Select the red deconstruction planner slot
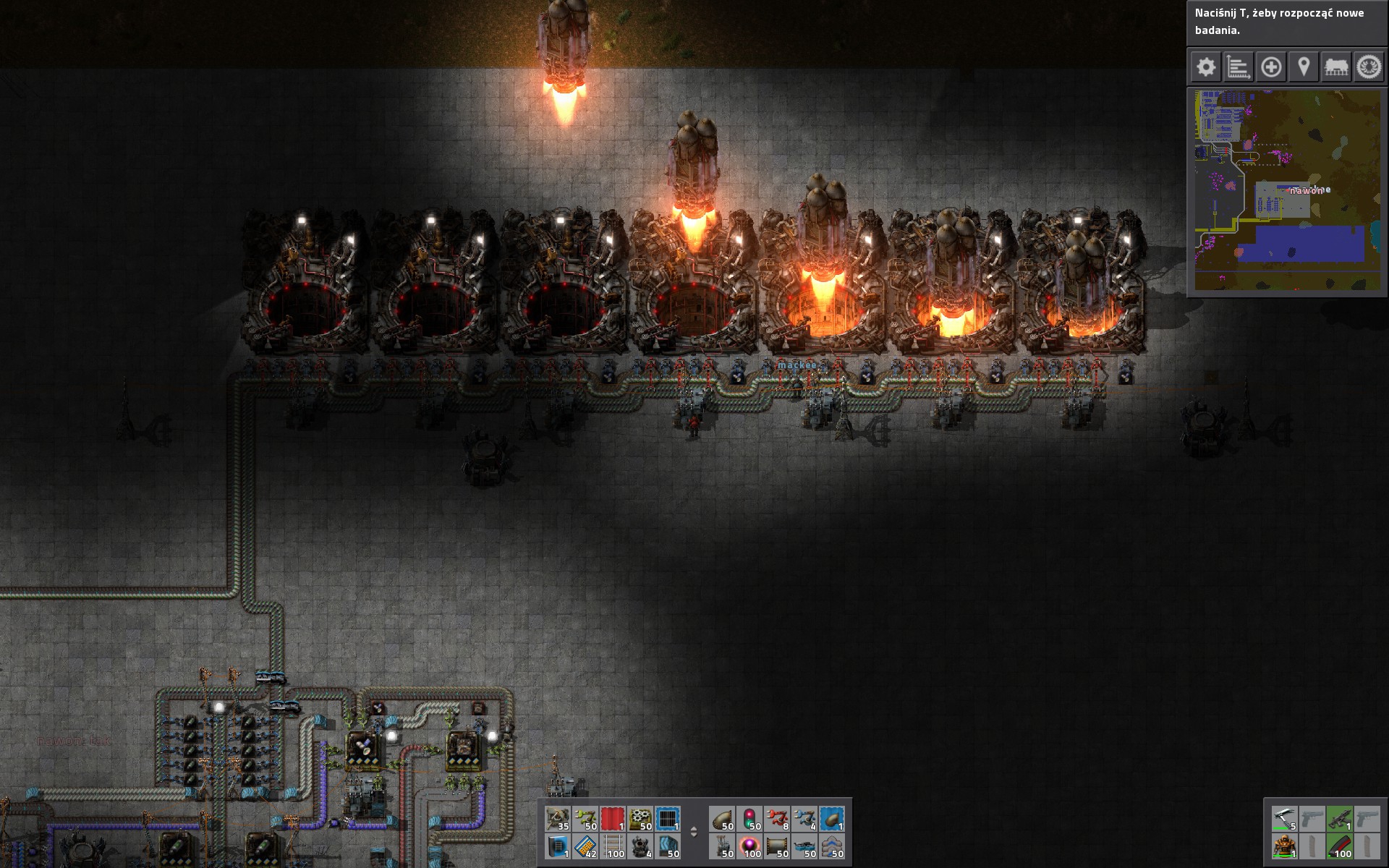 [x=613, y=819]
